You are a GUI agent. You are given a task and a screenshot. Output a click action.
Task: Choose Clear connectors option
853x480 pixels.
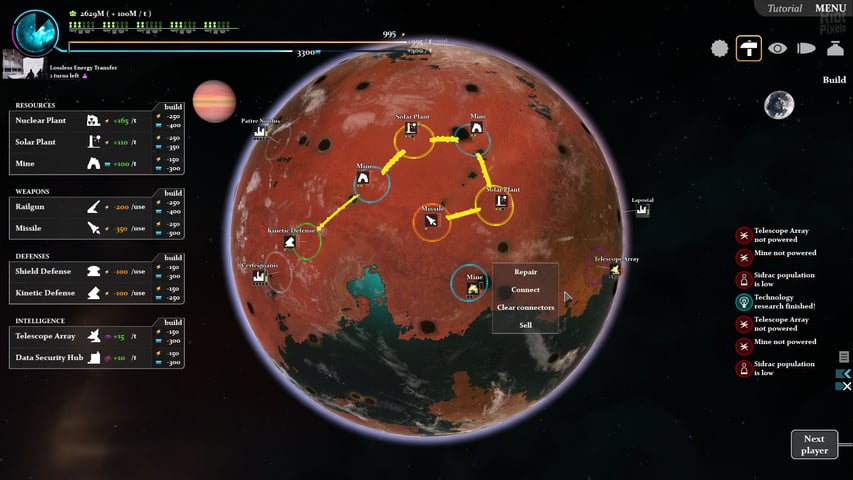[525, 307]
